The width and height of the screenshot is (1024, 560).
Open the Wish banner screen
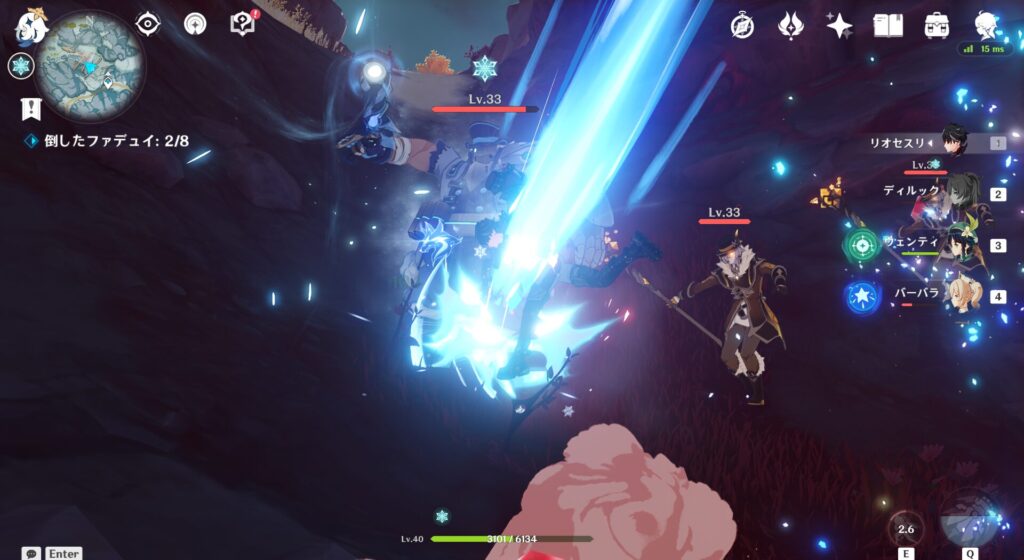[792, 25]
